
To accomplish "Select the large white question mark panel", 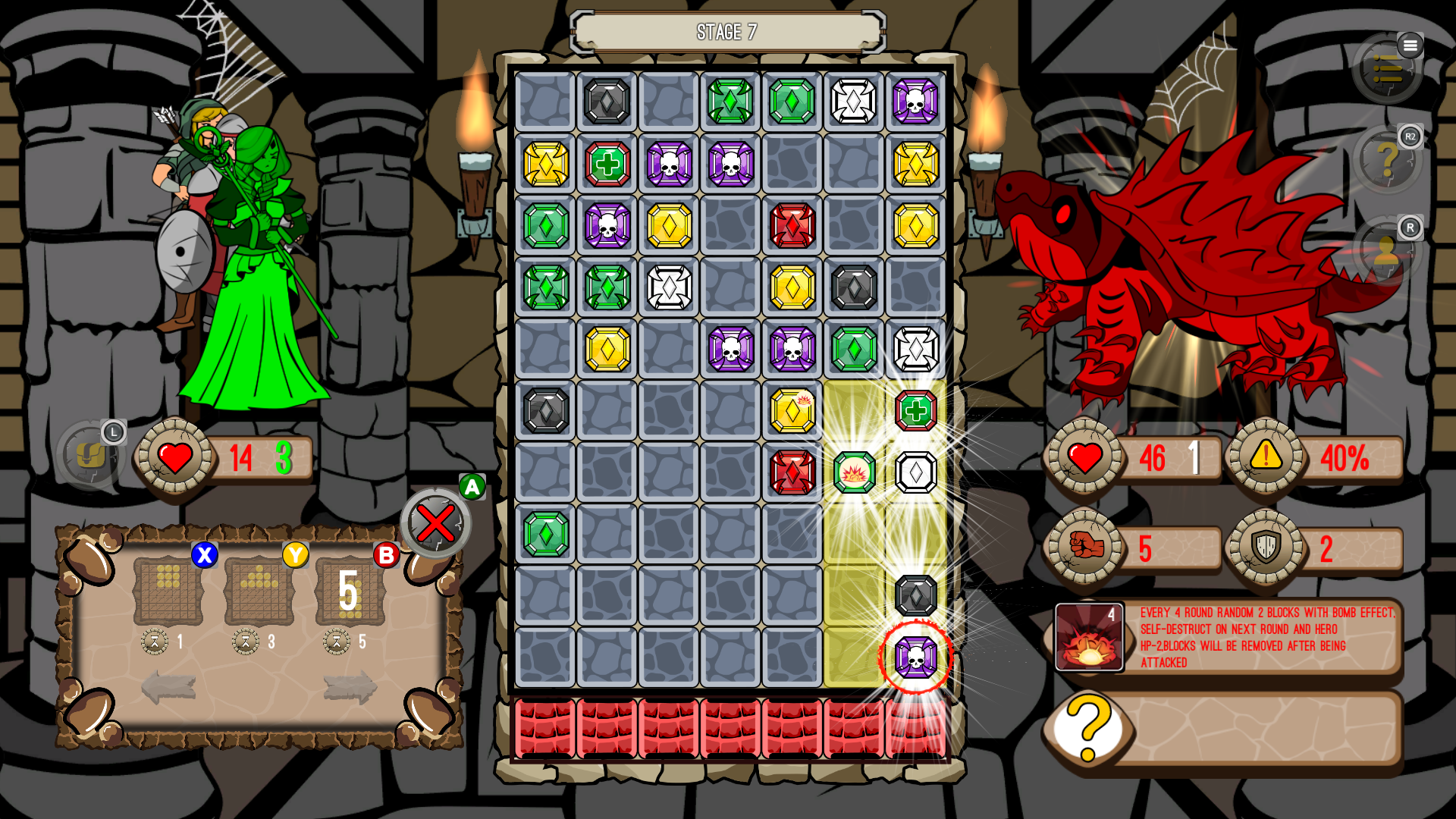I will pyautogui.click(x=1089, y=729).
